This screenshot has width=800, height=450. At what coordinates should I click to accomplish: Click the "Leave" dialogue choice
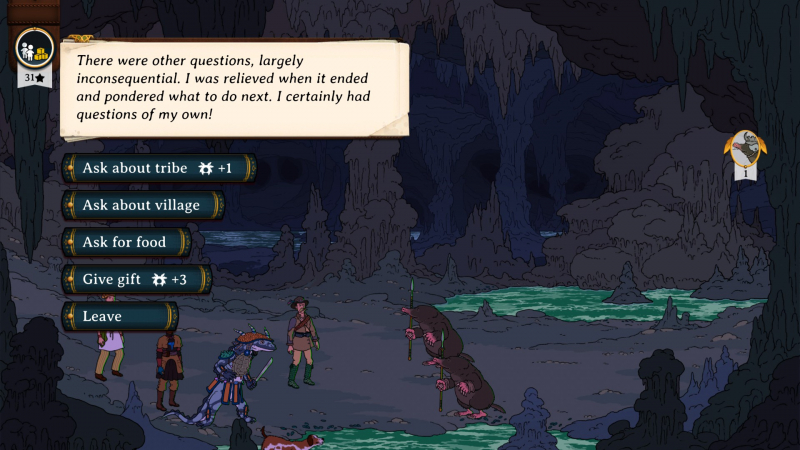pyautogui.click(x=118, y=316)
